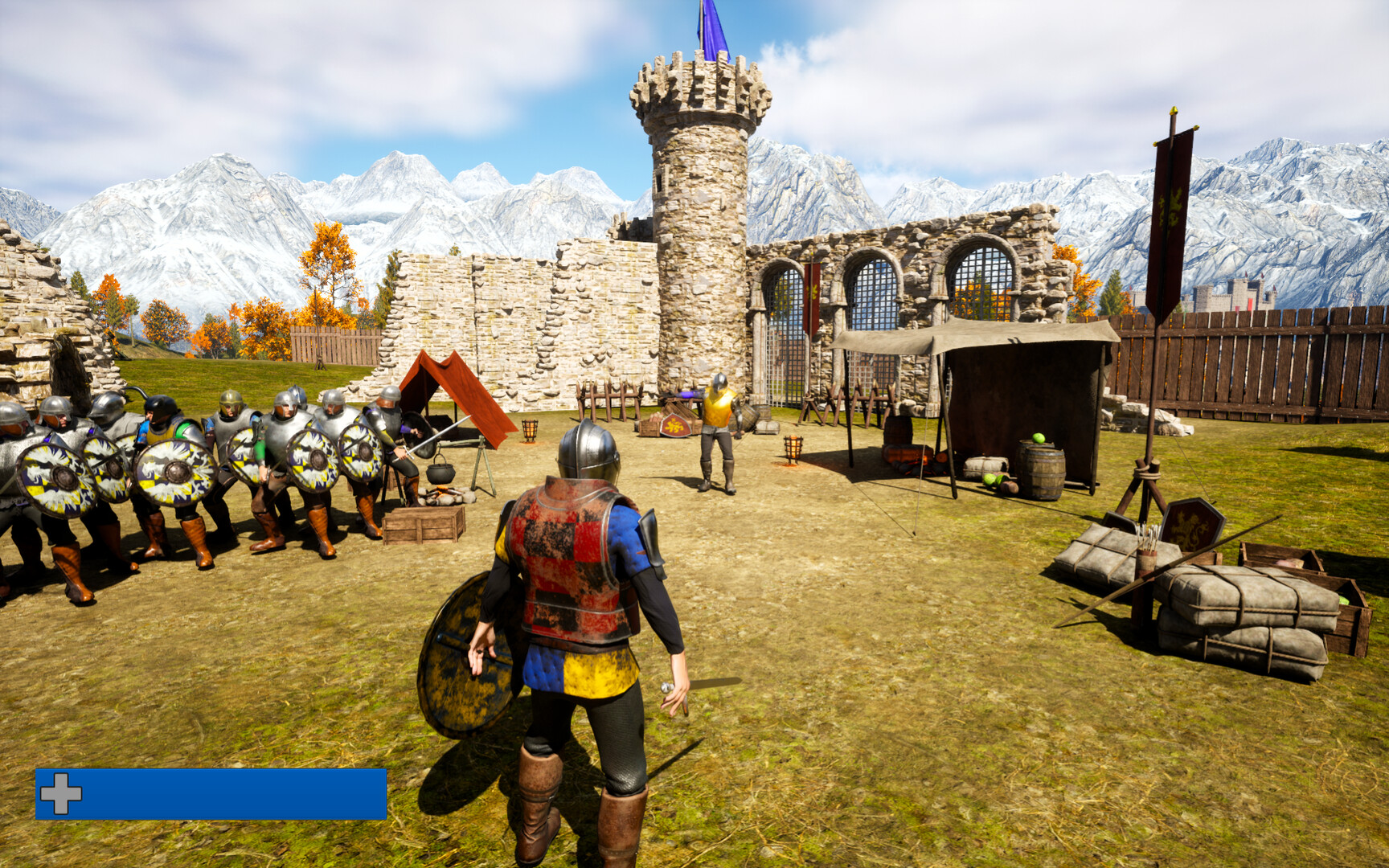Open the wooden crate near the campfire
This screenshot has height=868, width=1389.
click(x=422, y=522)
